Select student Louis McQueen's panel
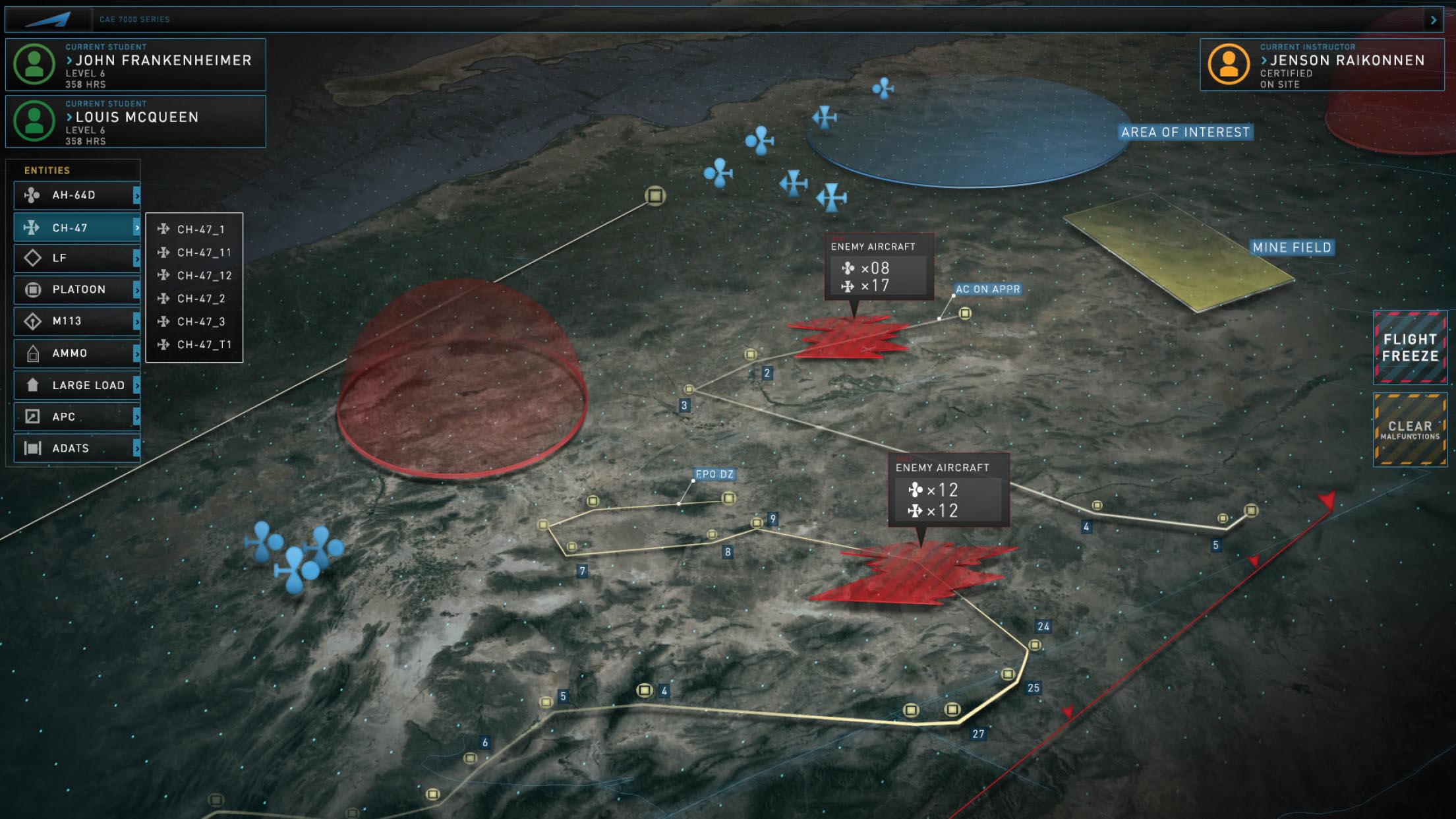The image size is (1456, 819). pyautogui.click(x=136, y=121)
